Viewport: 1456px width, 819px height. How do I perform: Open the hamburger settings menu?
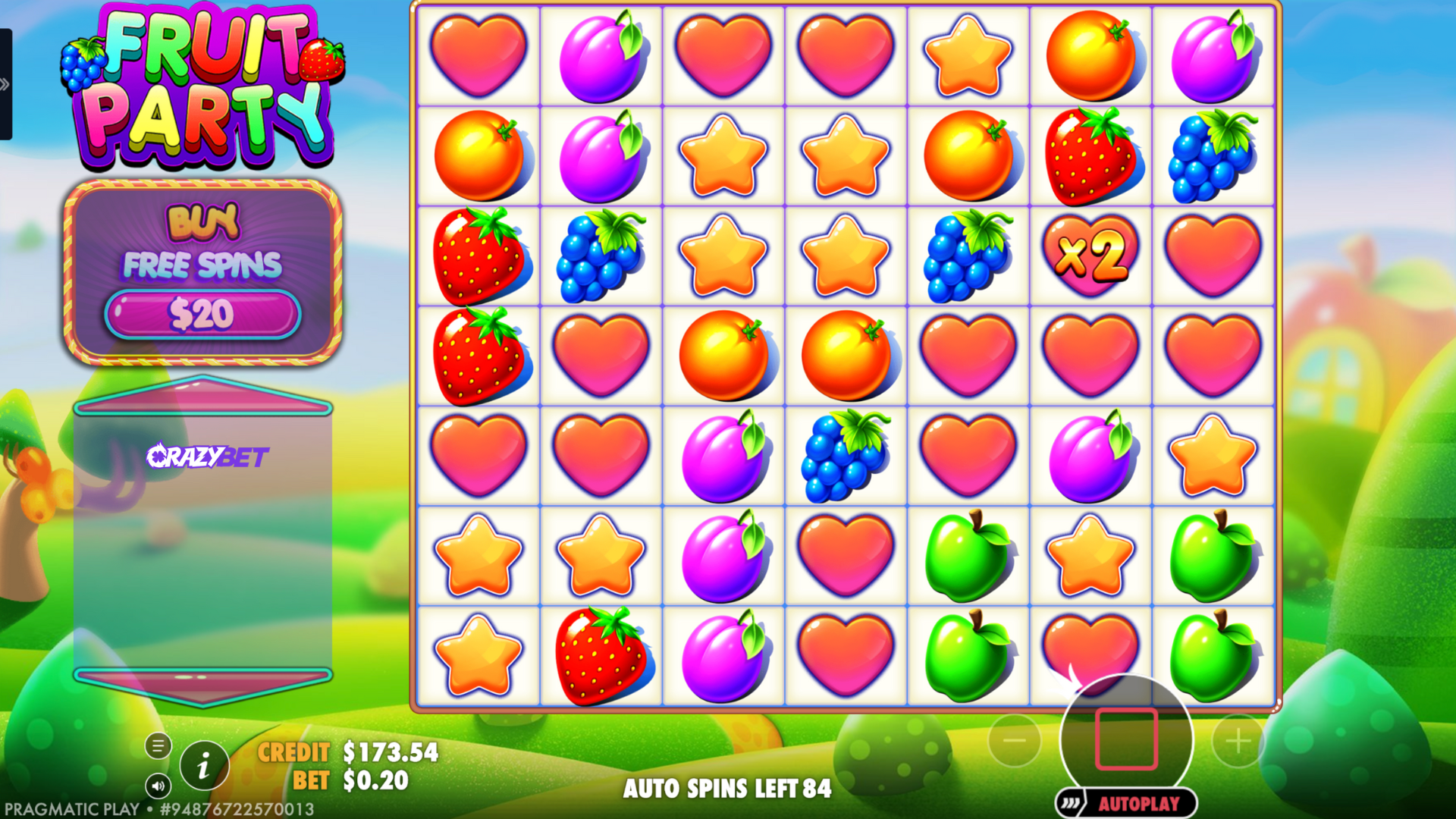(158, 746)
